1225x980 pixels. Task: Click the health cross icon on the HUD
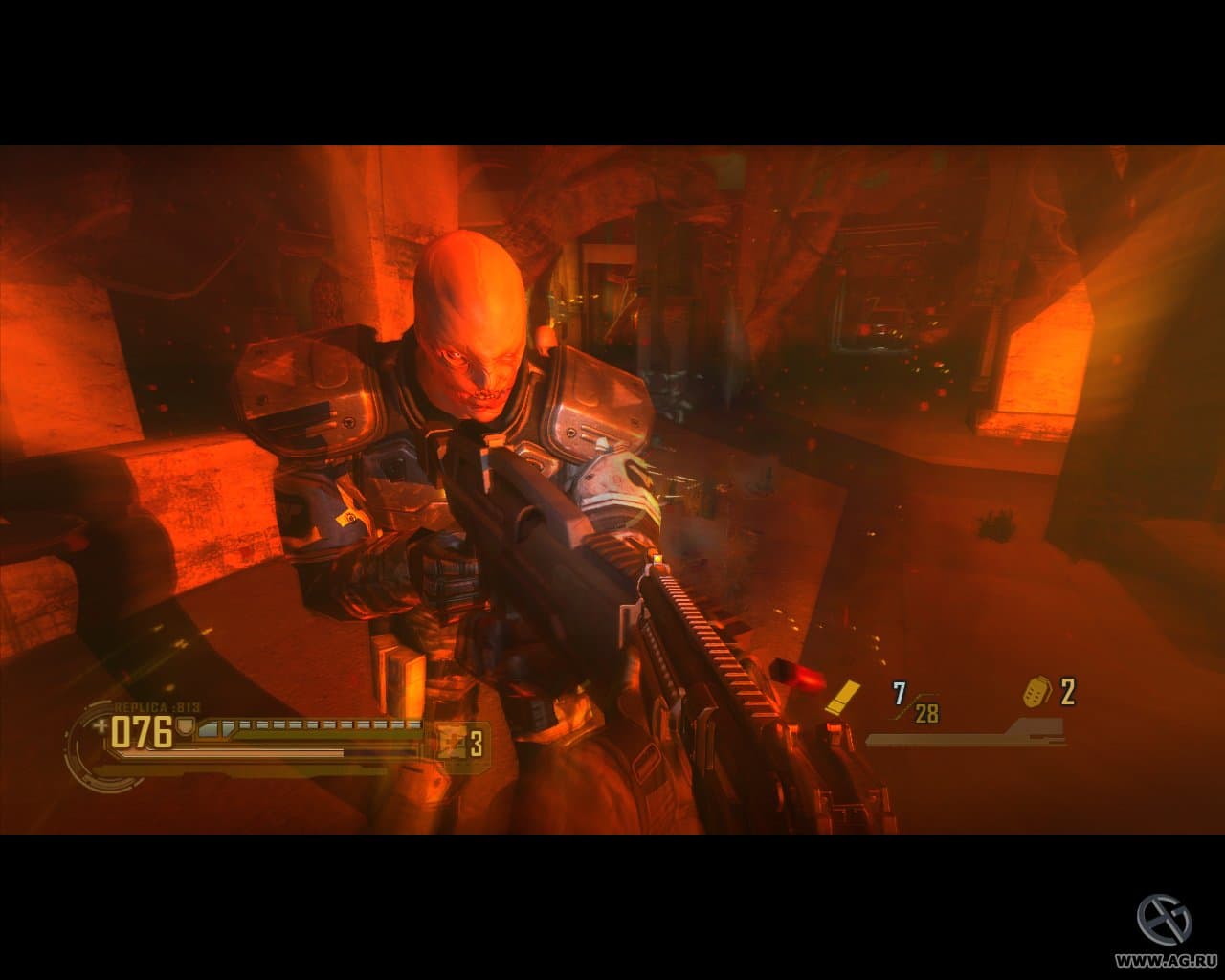tap(100, 724)
